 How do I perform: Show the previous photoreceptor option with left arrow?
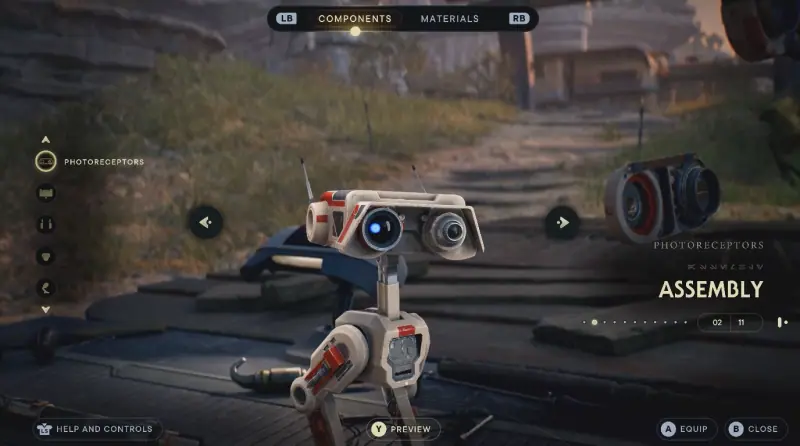coord(206,222)
